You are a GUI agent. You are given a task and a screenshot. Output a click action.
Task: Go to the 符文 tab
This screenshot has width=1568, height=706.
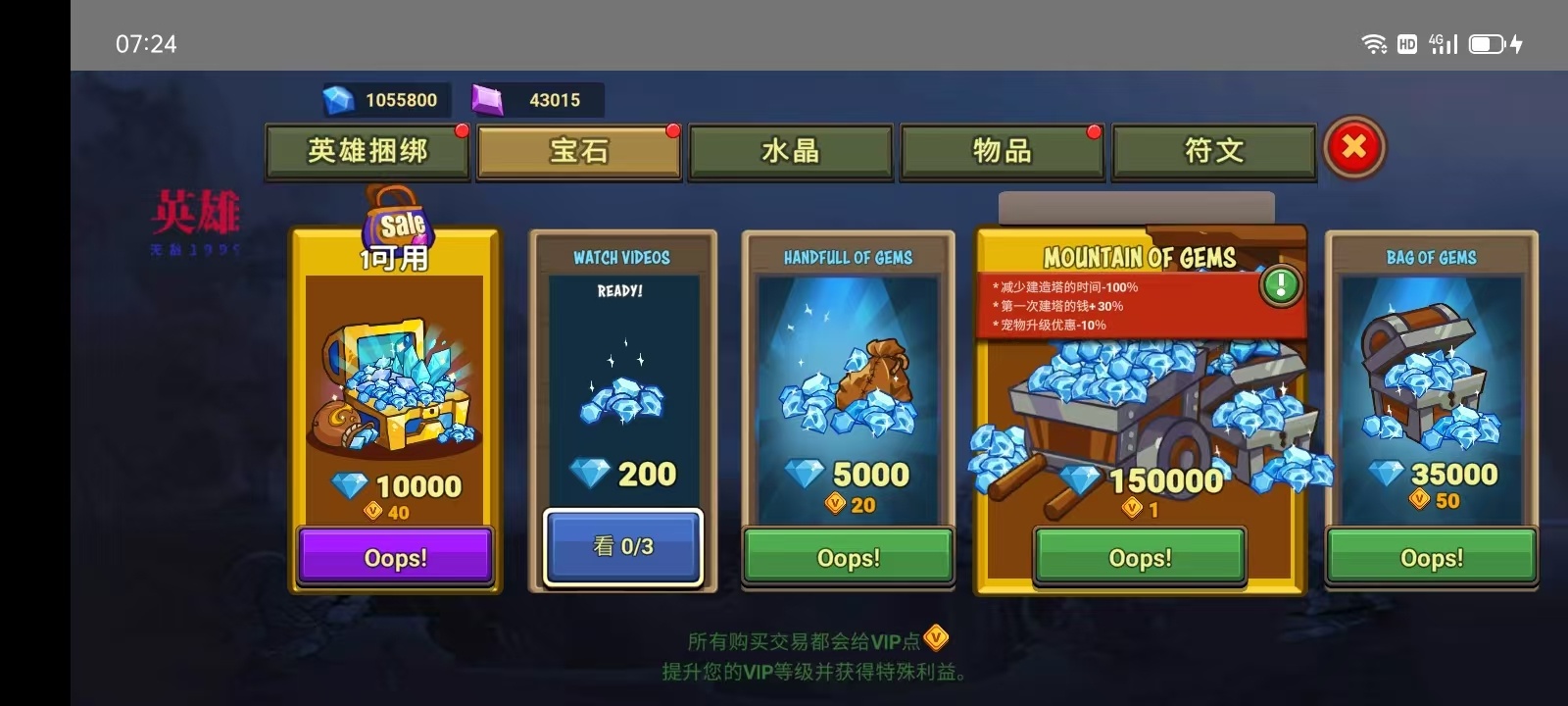1214,151
